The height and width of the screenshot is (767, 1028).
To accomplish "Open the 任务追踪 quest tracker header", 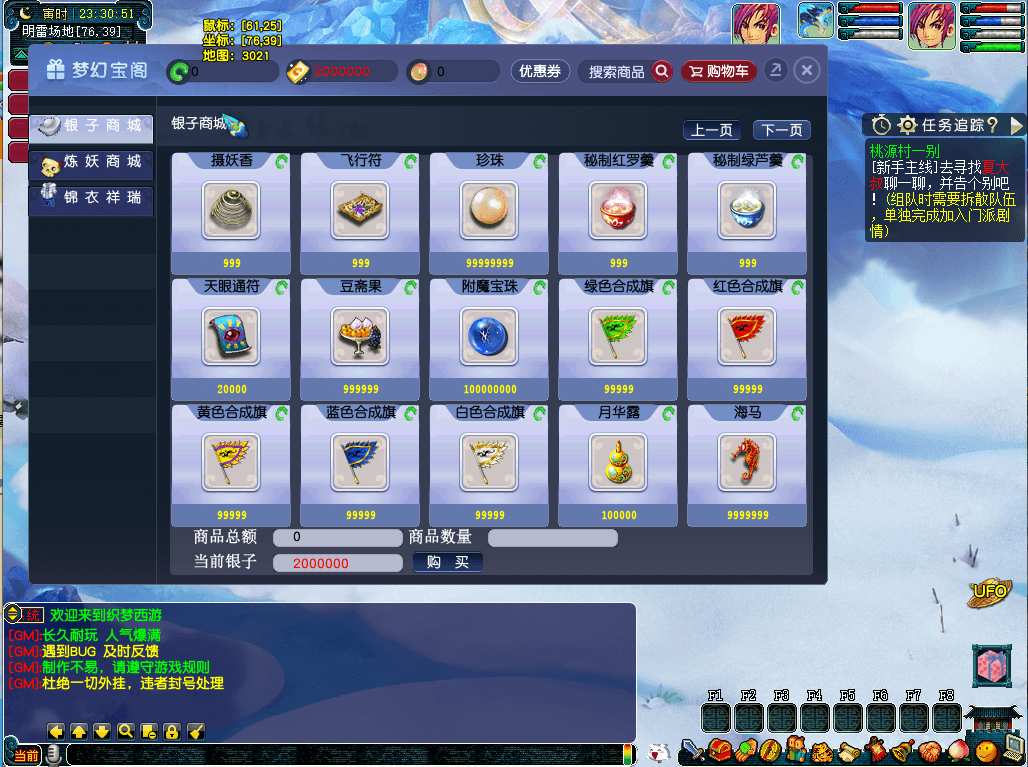I will (944, 125).
